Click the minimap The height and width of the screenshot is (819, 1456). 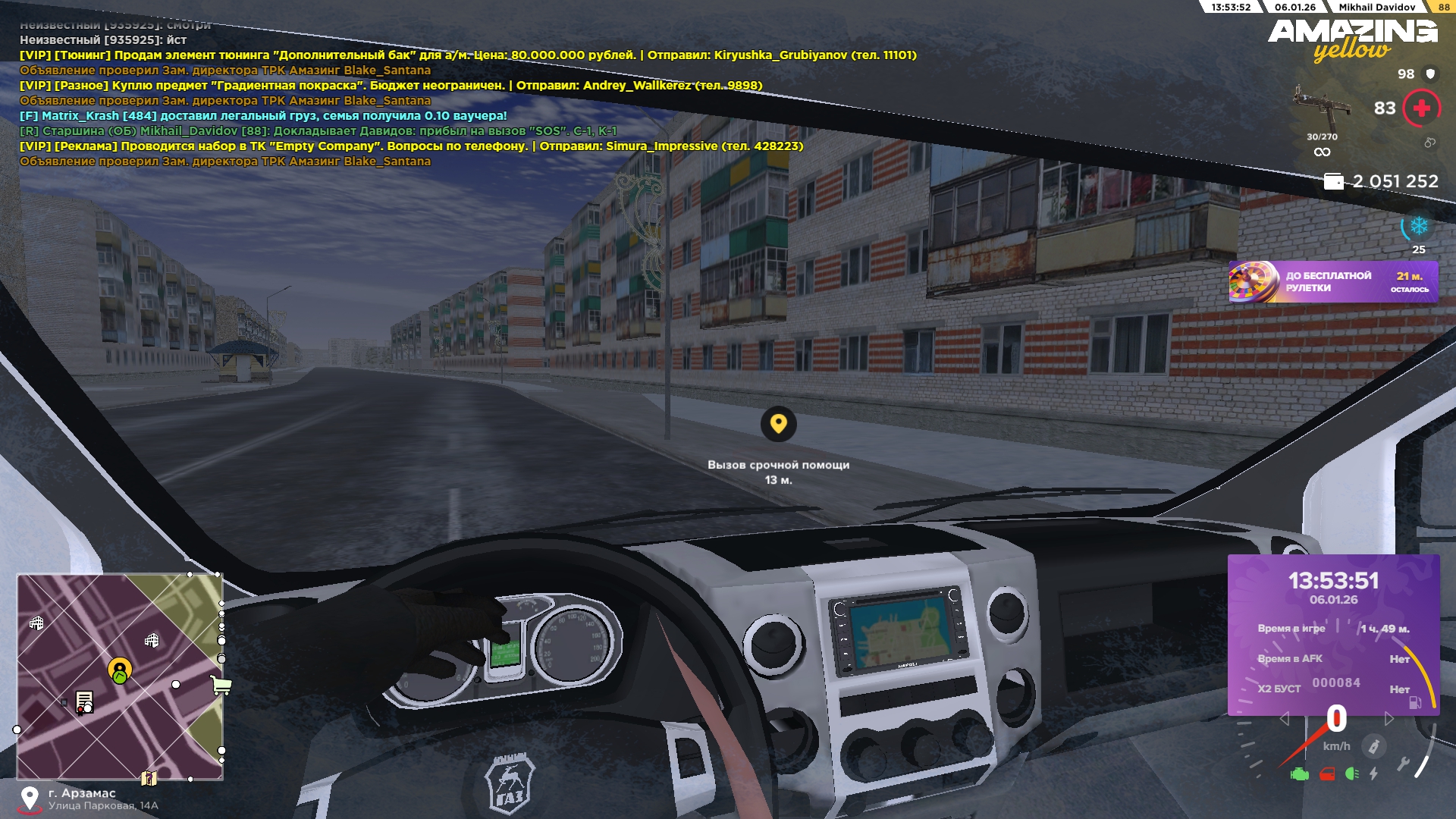click(120, 676)
